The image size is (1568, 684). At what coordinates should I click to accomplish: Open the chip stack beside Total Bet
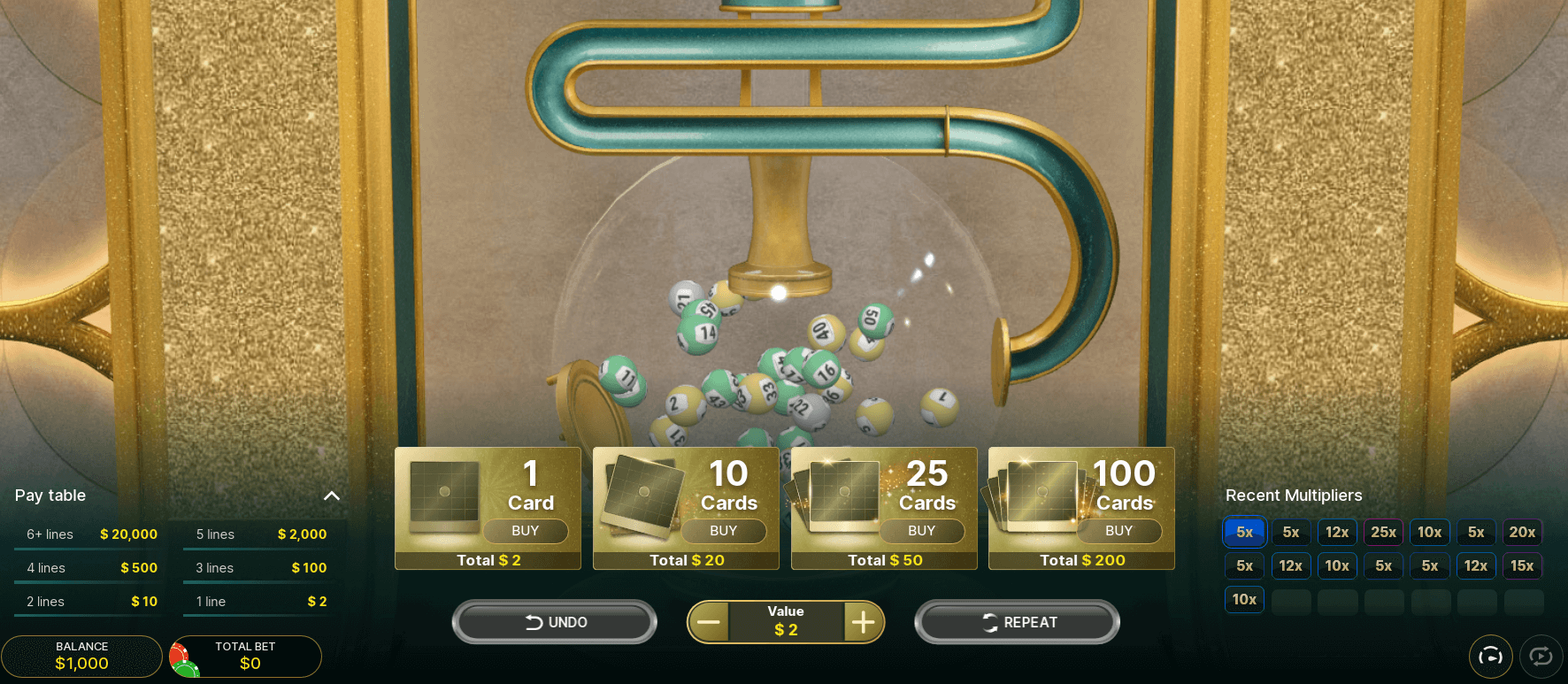(183, 659)
